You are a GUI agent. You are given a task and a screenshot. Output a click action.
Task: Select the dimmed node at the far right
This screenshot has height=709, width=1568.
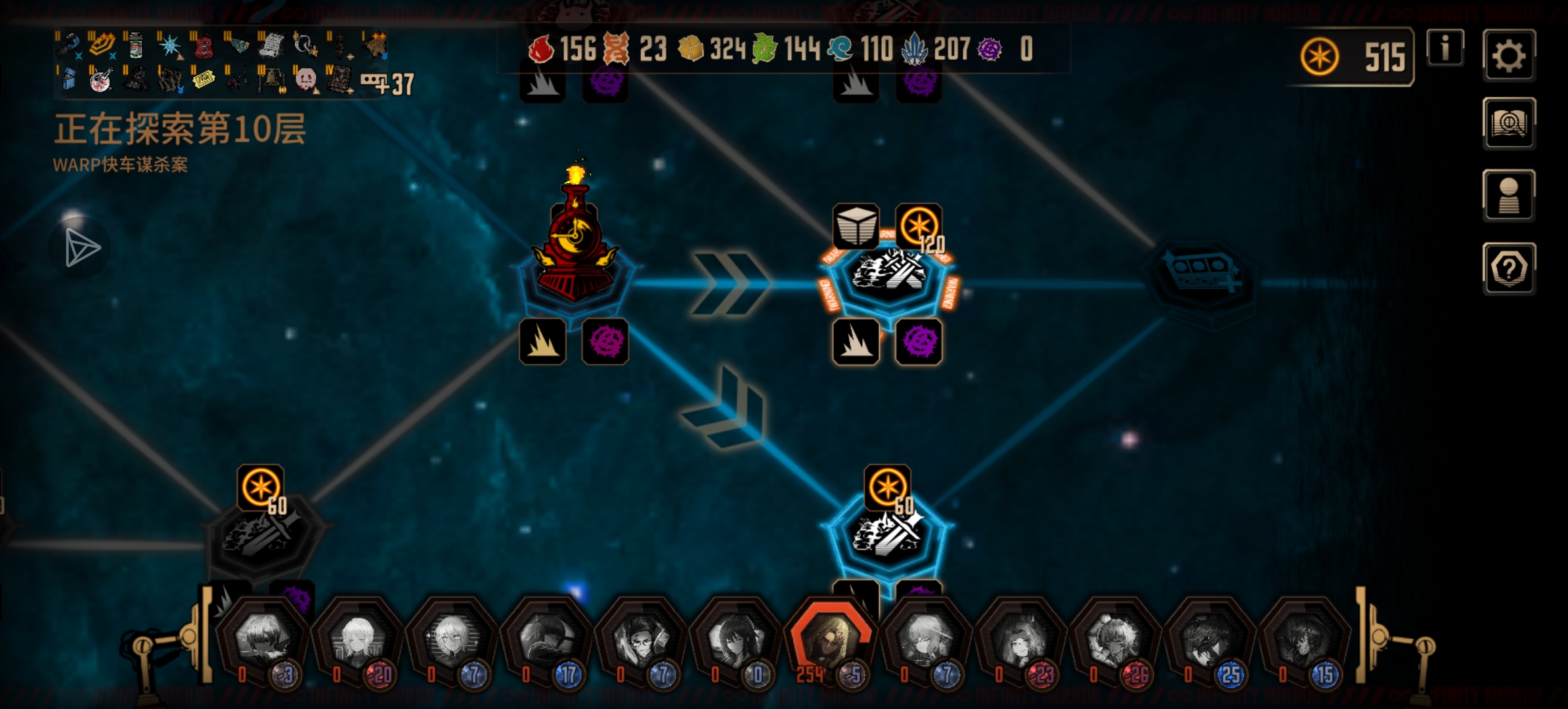tap(1202, 279)
